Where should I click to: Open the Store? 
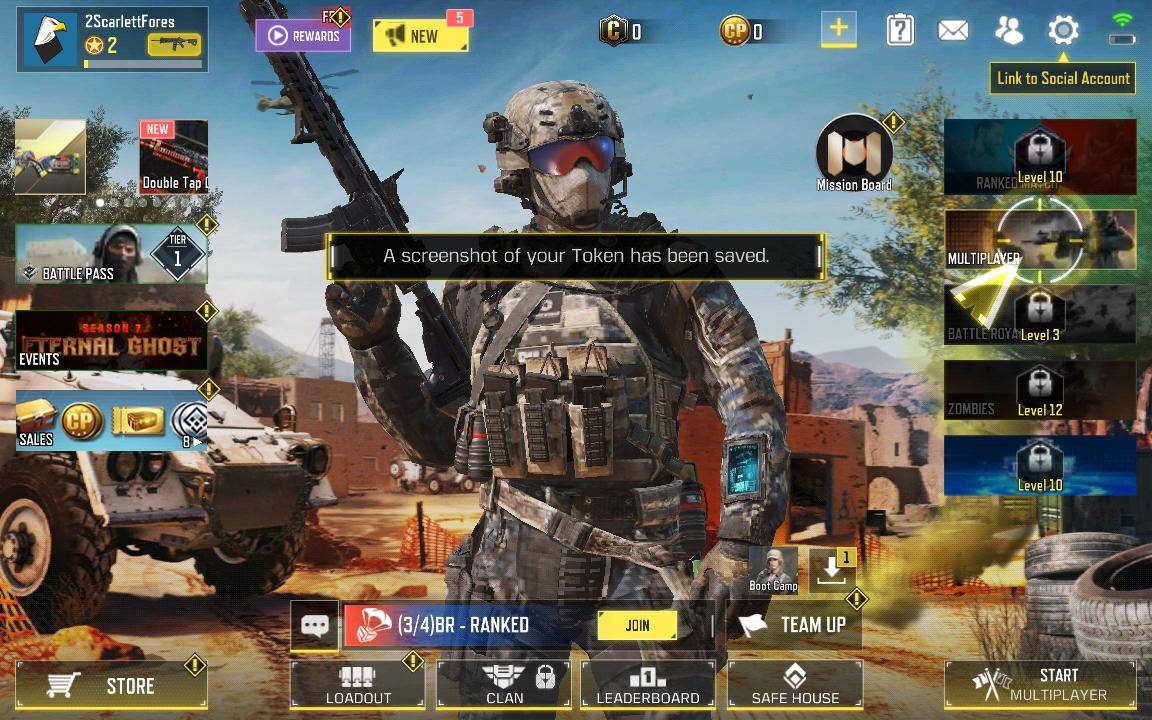[x=111, y=685]
